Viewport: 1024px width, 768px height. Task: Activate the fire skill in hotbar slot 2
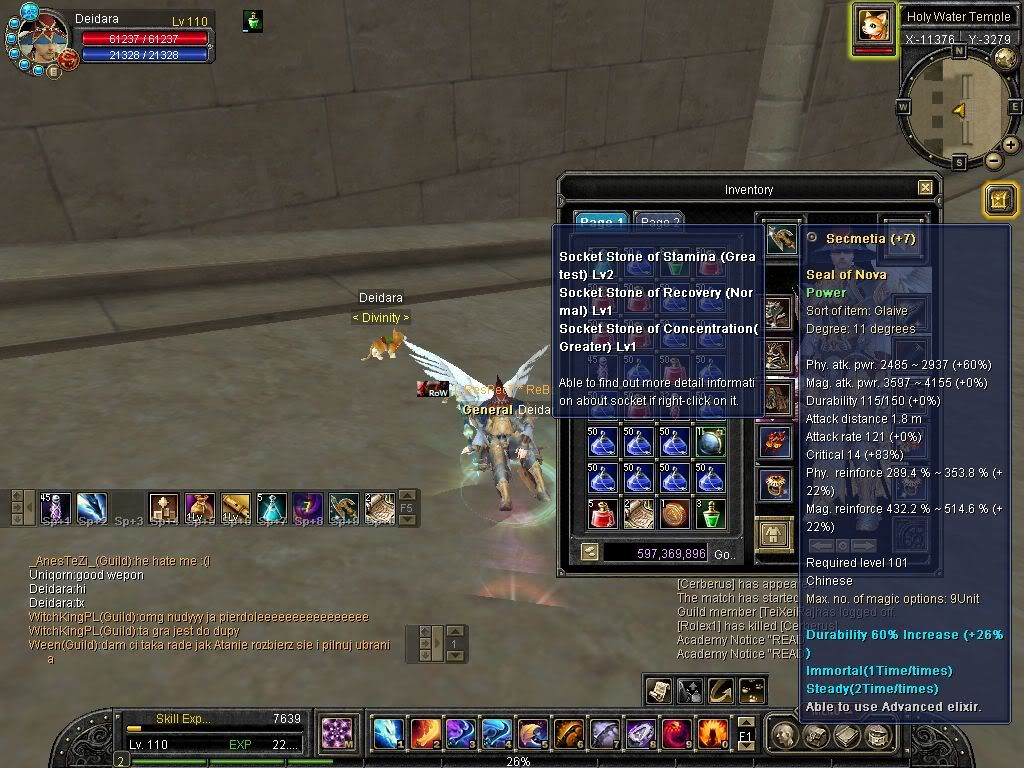[424, 735]
